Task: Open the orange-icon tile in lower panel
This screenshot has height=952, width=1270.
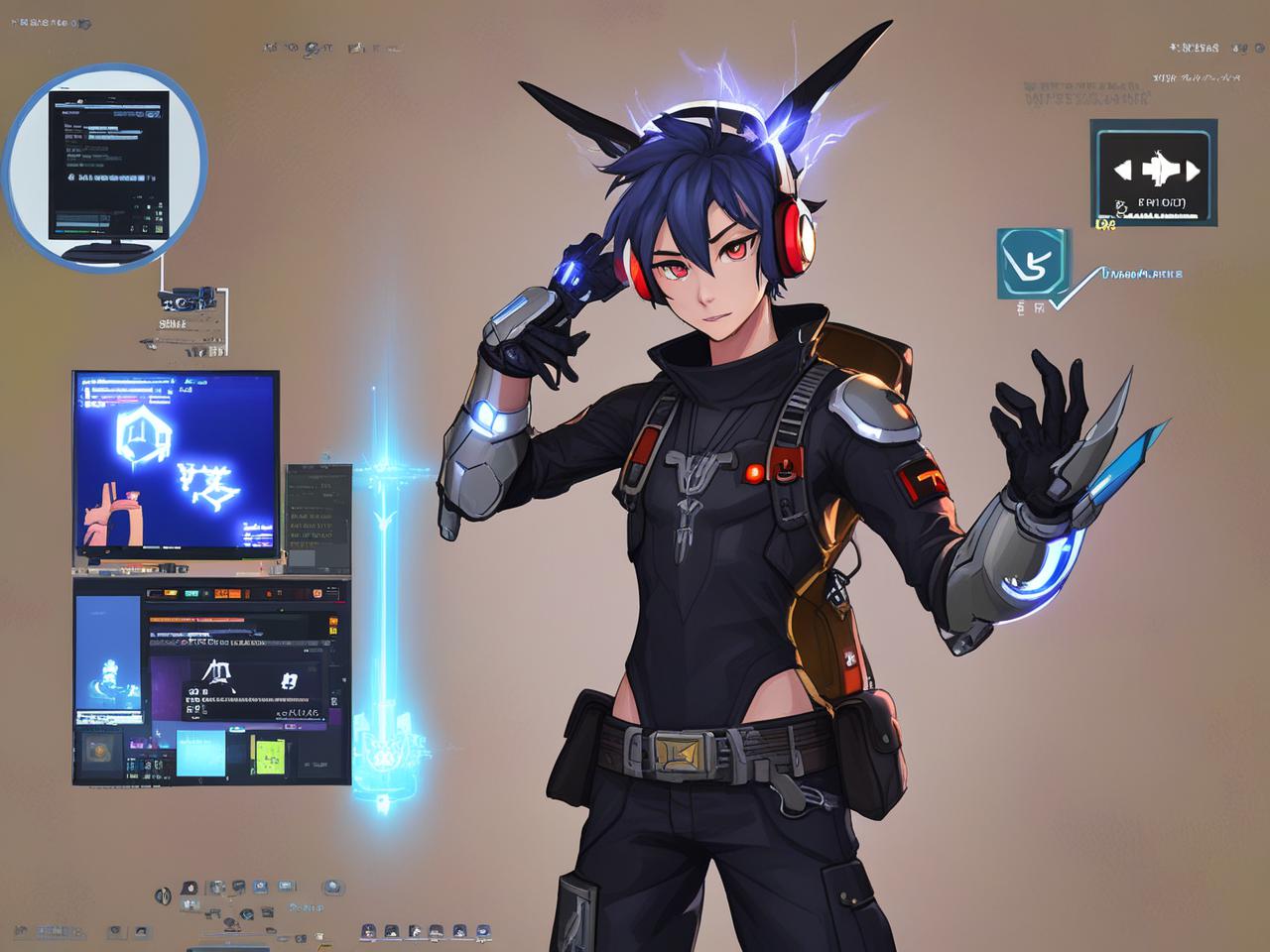Action: coord(99,750)
